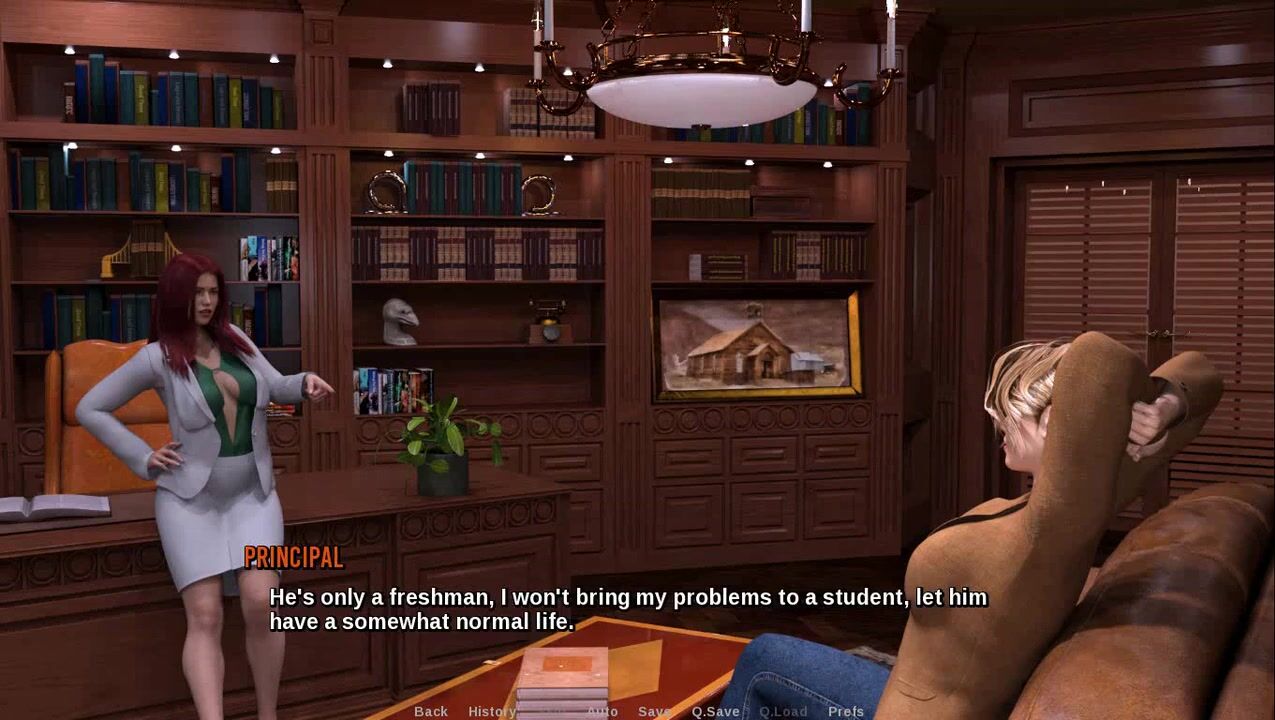Viewport: 1275px width, 720px height.
Task: Go back one dialogue line
Action: coord(431,711)
